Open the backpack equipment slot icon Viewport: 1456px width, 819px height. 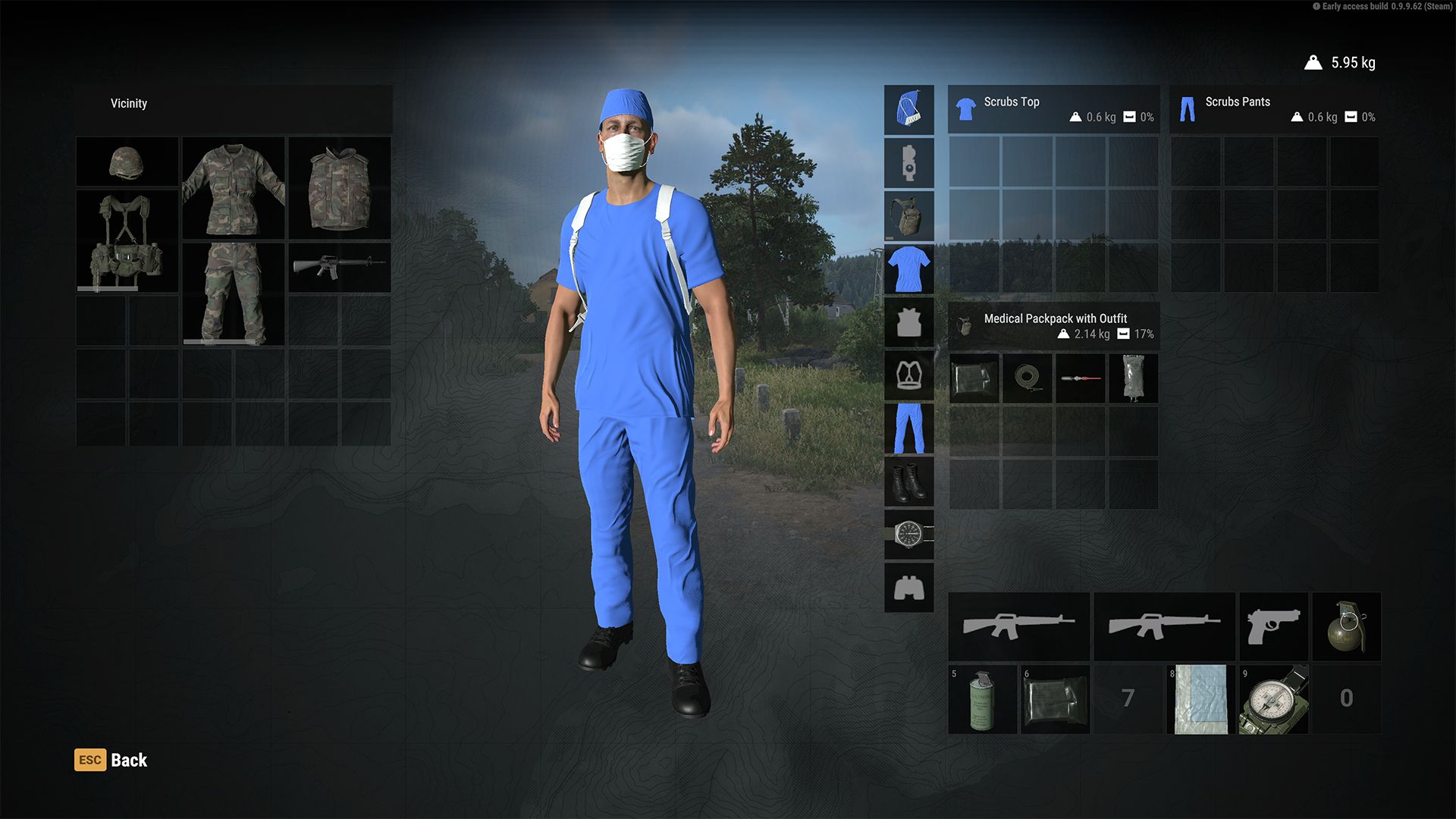click(908, 216)
